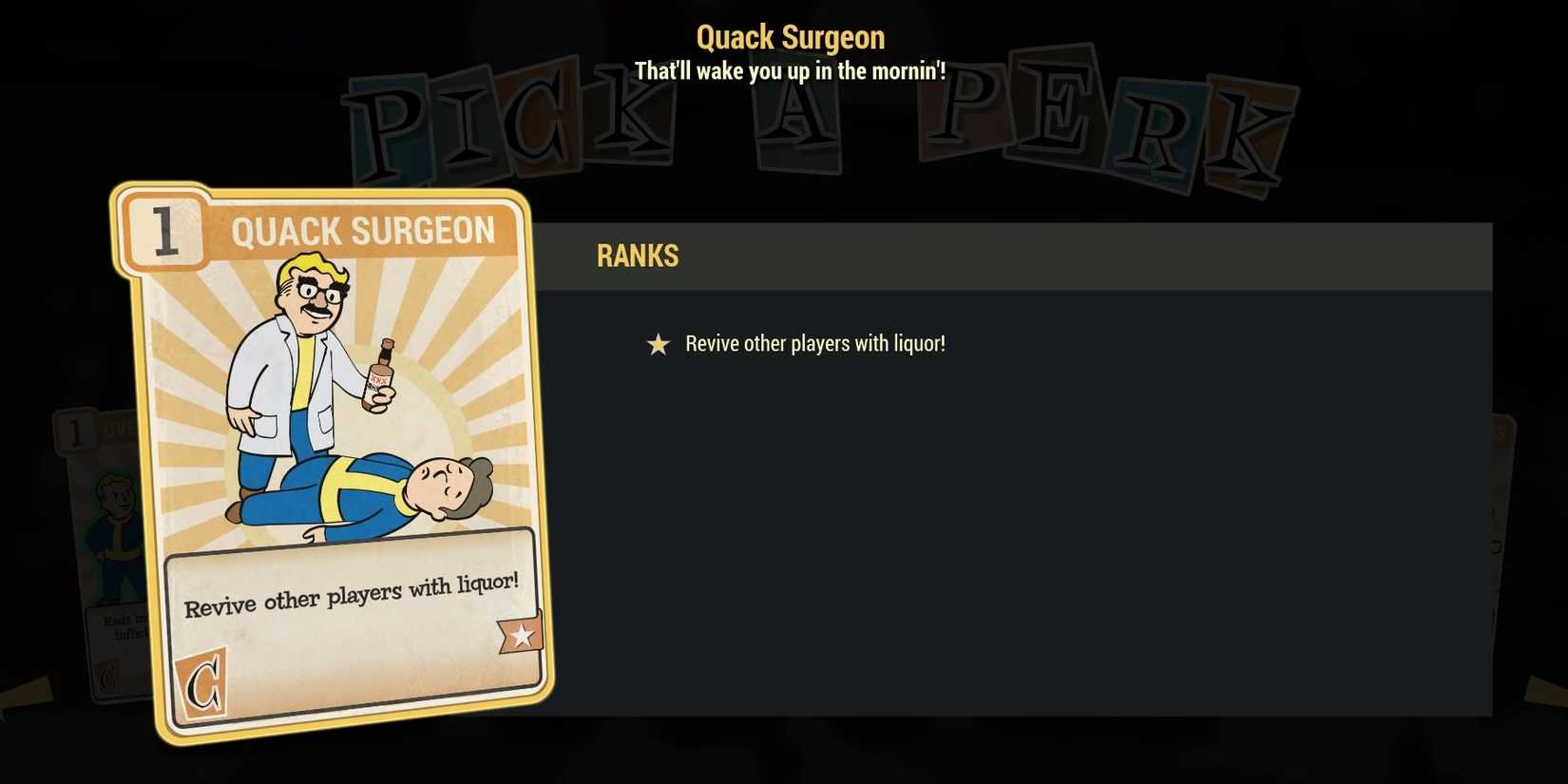This screenshot has height=784, width=1568.
Task: Click the rank description beside the star
Action: click(814, 343)
